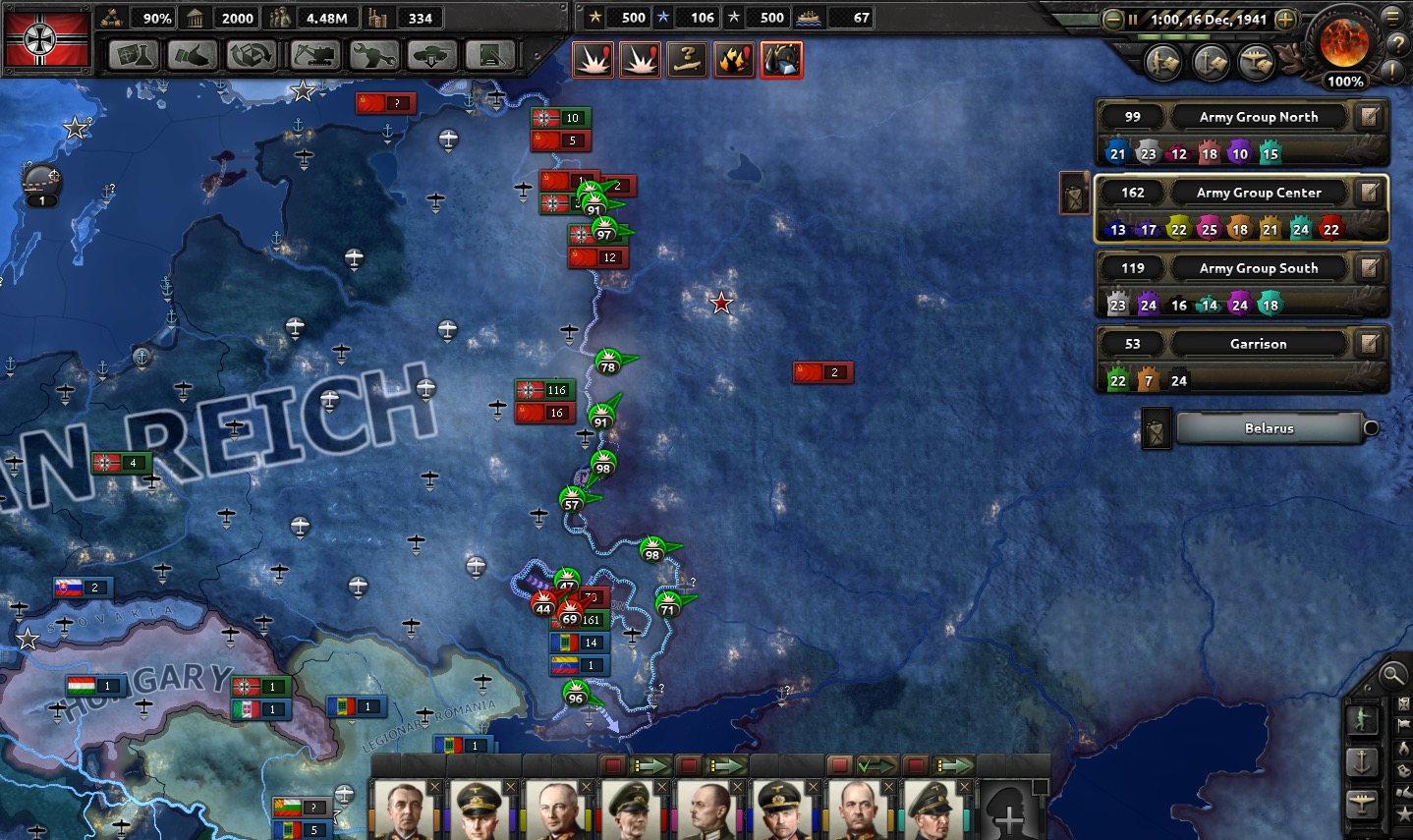Increase game speed with the plus button

pyautogui.click(x=1285, y=20)
